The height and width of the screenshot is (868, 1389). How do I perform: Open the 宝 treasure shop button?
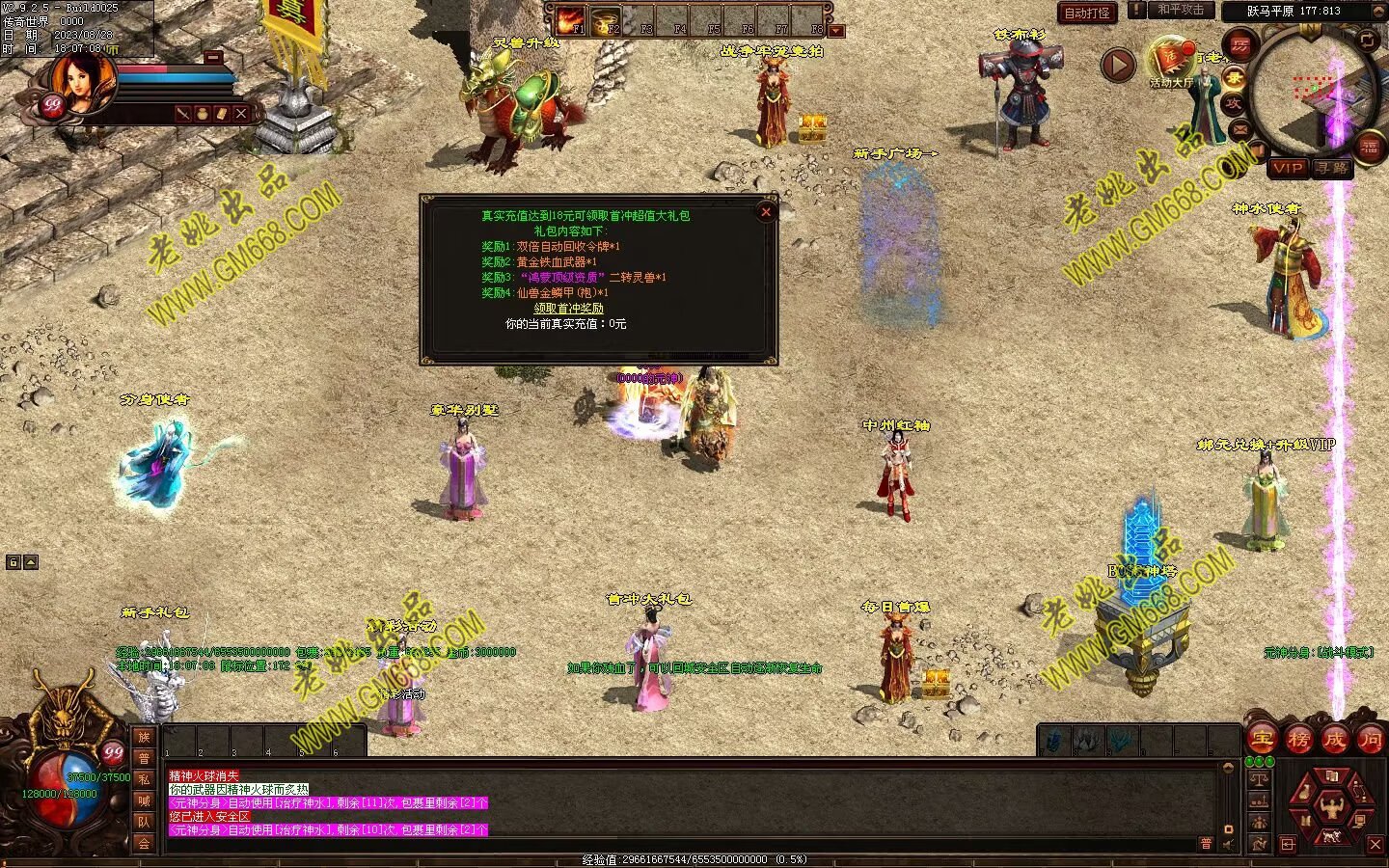1262,740
